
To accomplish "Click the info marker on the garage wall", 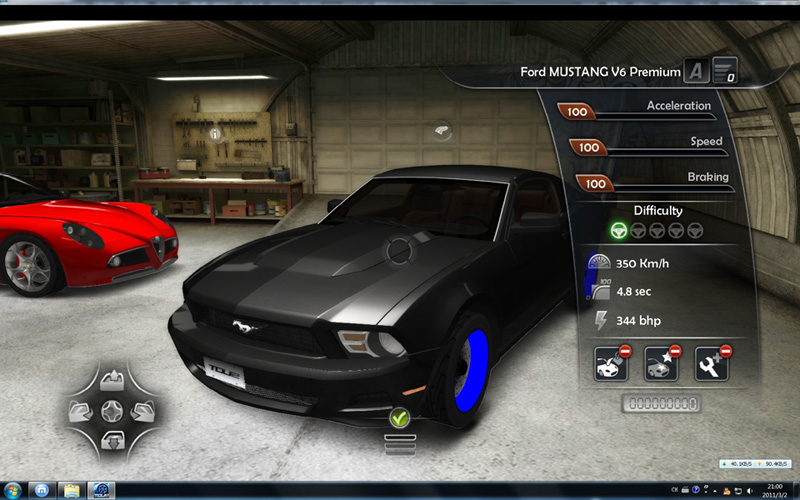I will coord(214,132).
